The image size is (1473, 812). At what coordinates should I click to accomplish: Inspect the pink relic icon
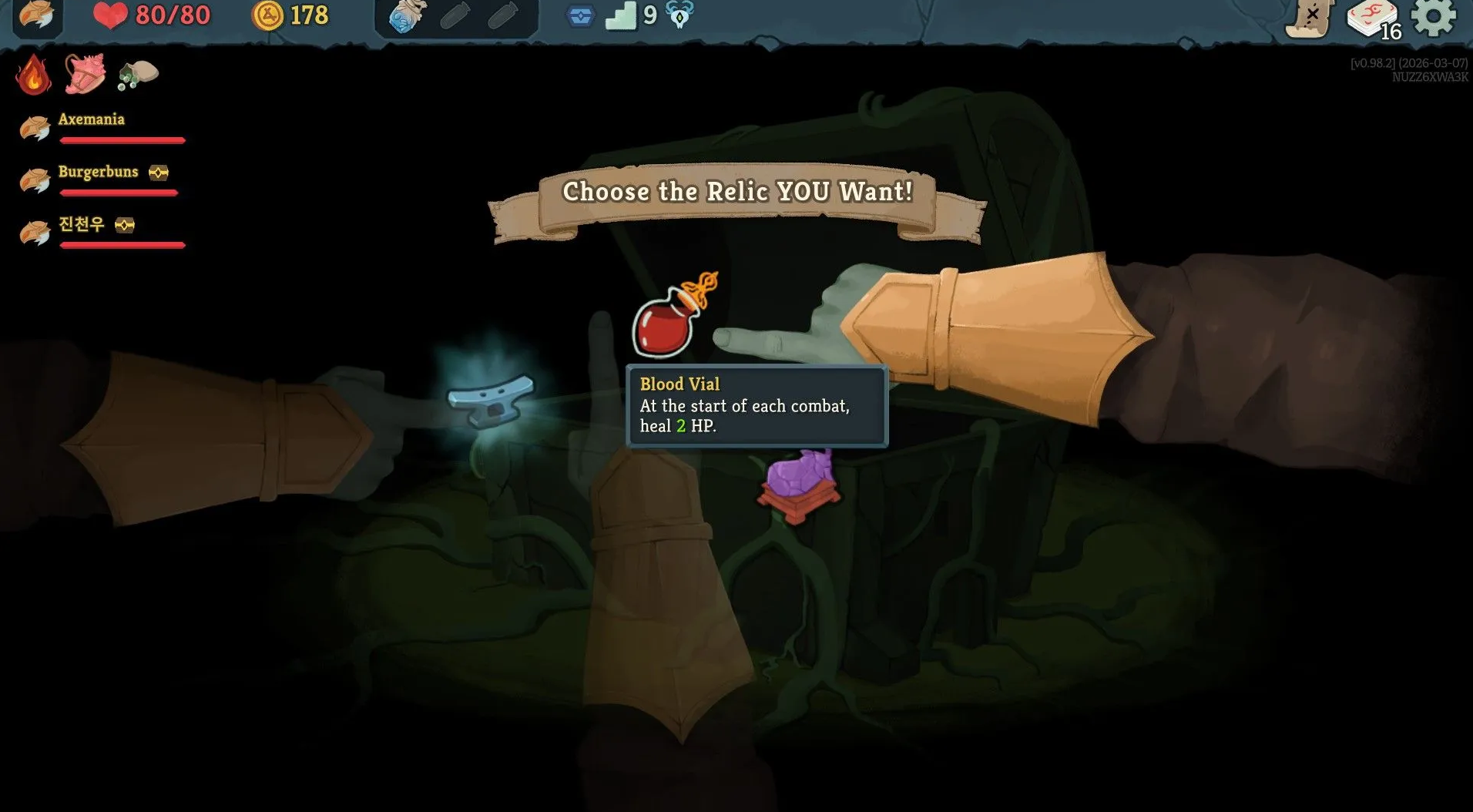click(84, 75)
